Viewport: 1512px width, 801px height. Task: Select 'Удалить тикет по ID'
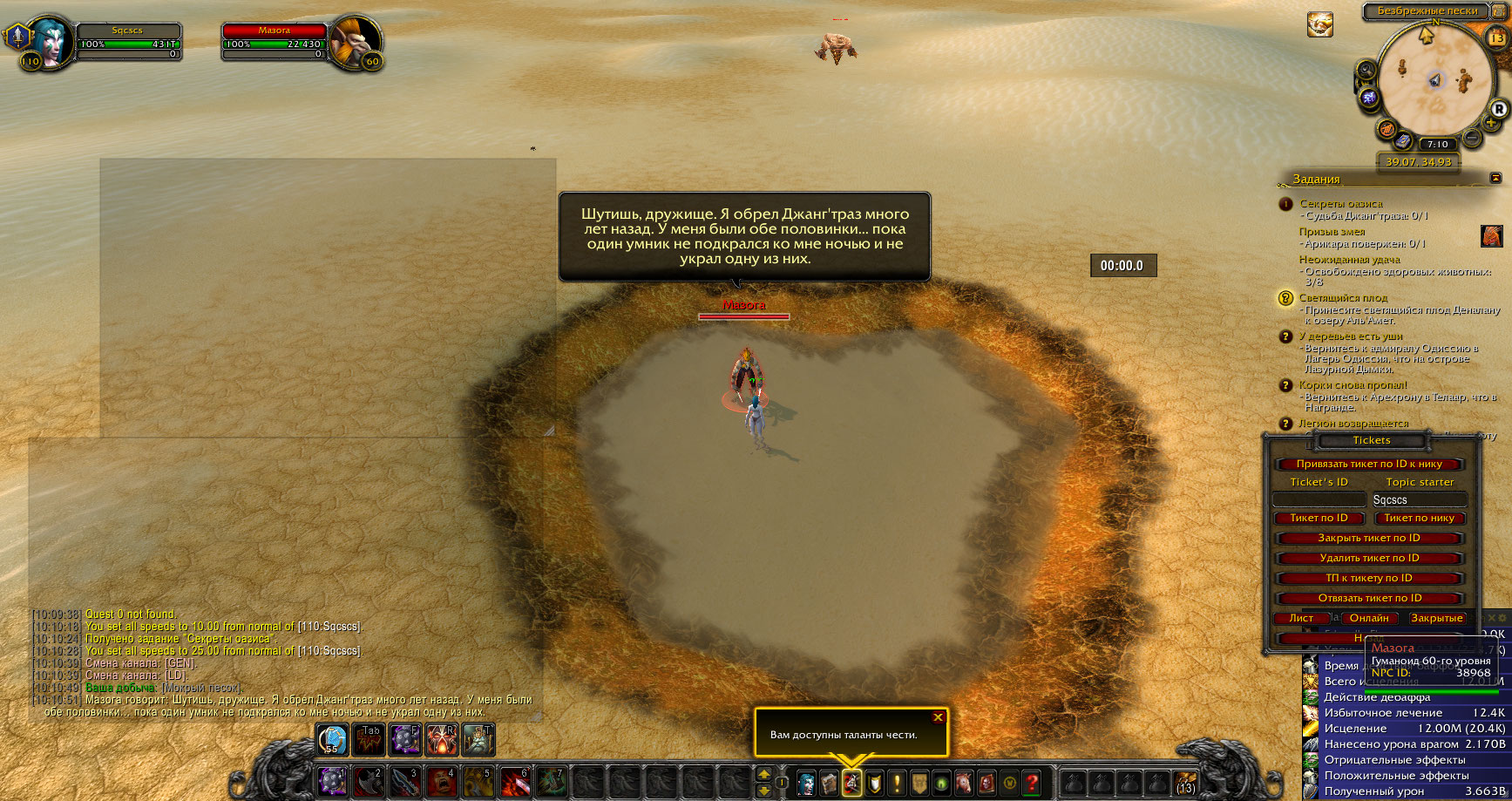point(1368,558)
